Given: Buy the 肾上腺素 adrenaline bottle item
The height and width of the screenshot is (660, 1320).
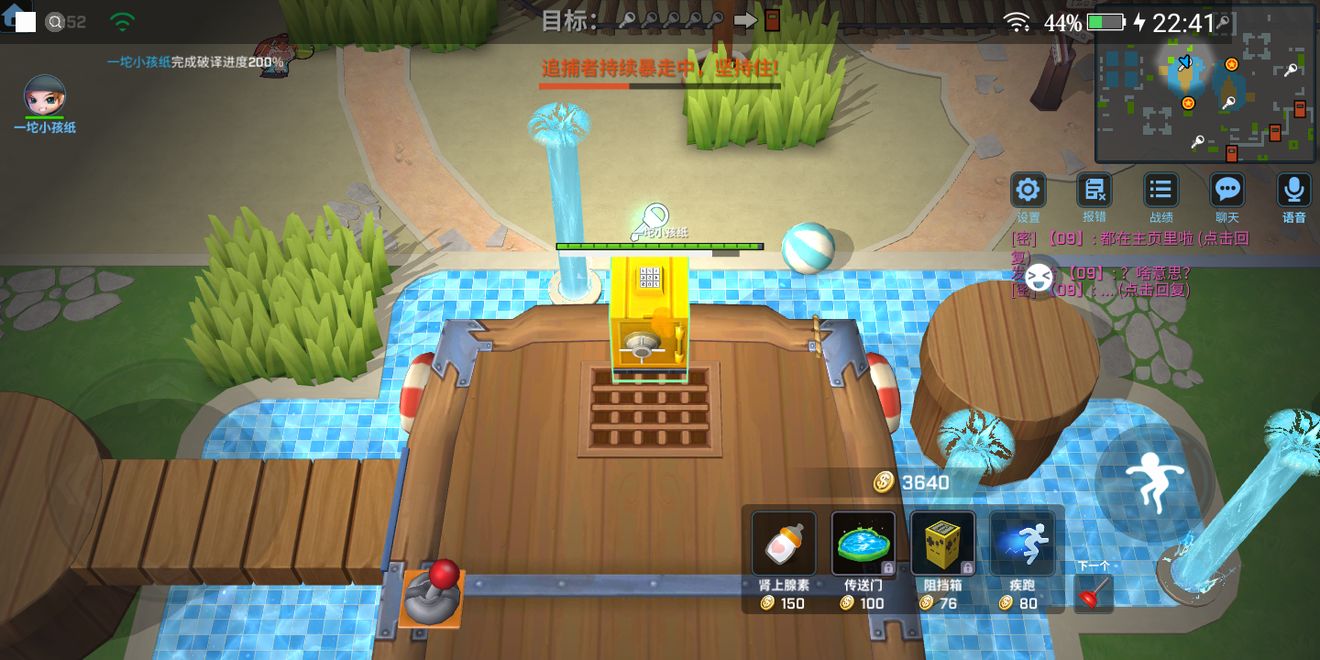Looking at the screenshot, I should point(784,545).
